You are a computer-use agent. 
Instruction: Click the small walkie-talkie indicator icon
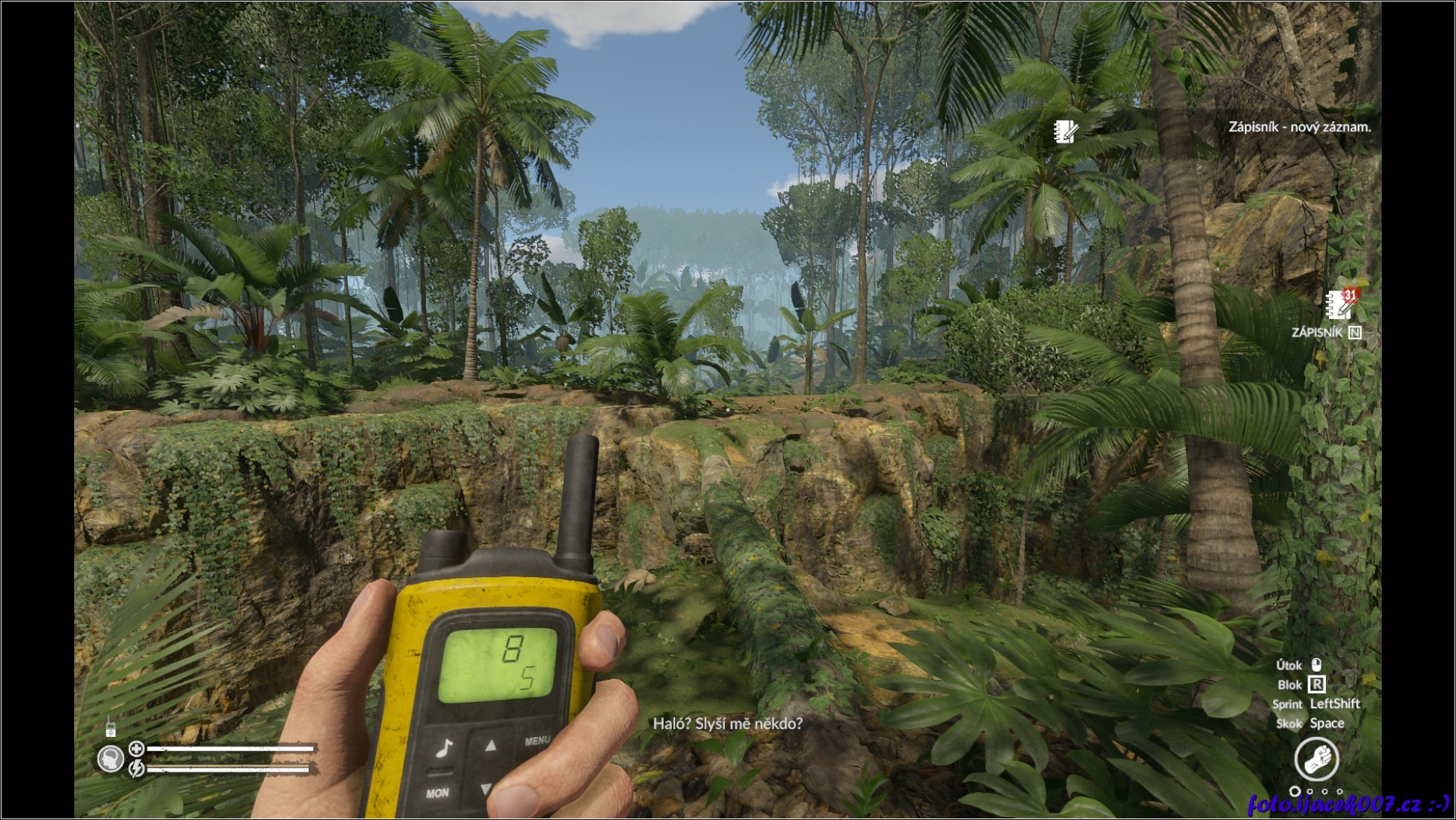click(110, 728)
